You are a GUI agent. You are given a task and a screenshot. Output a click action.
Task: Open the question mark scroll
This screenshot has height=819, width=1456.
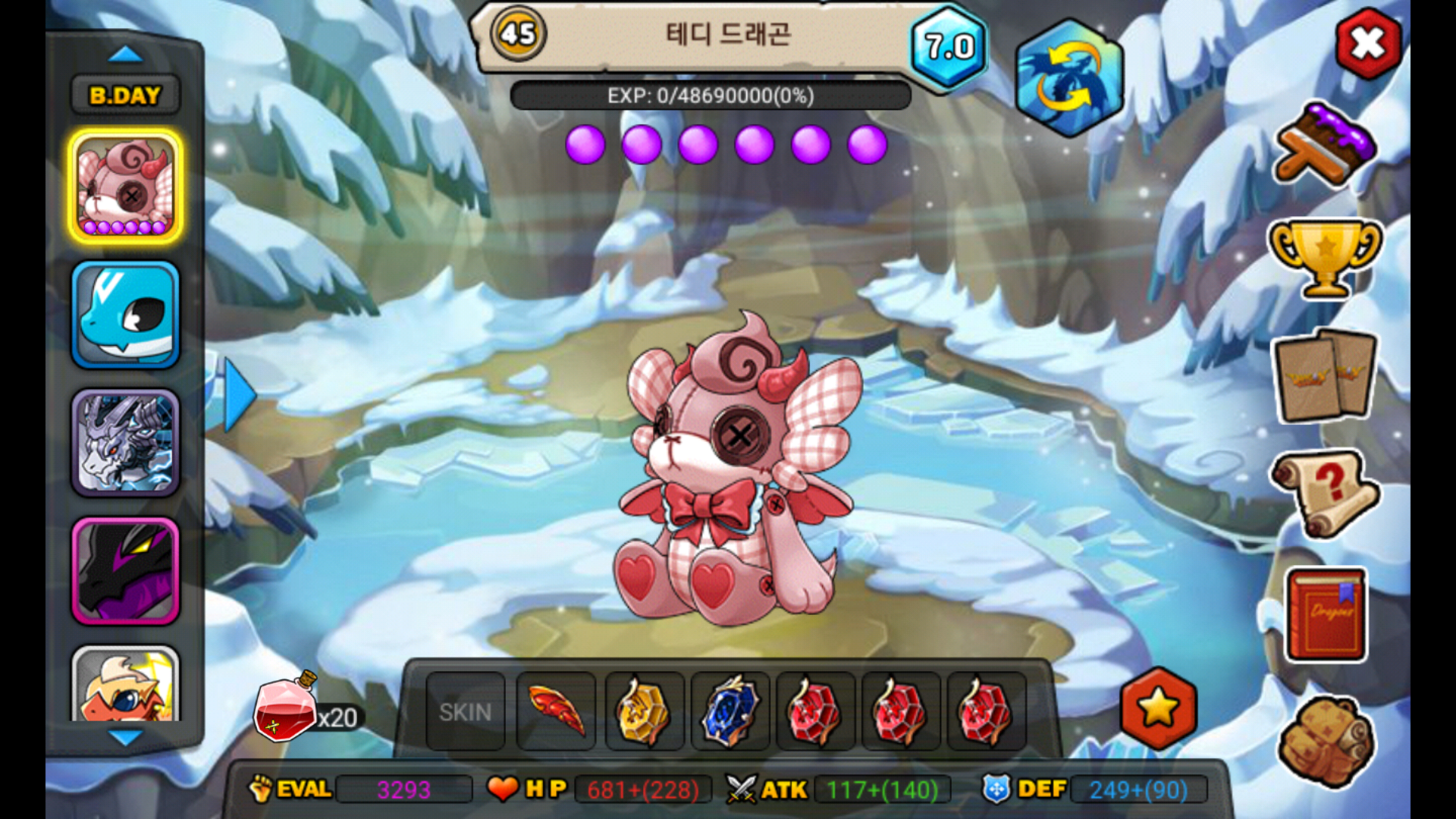click(1325, 493)
